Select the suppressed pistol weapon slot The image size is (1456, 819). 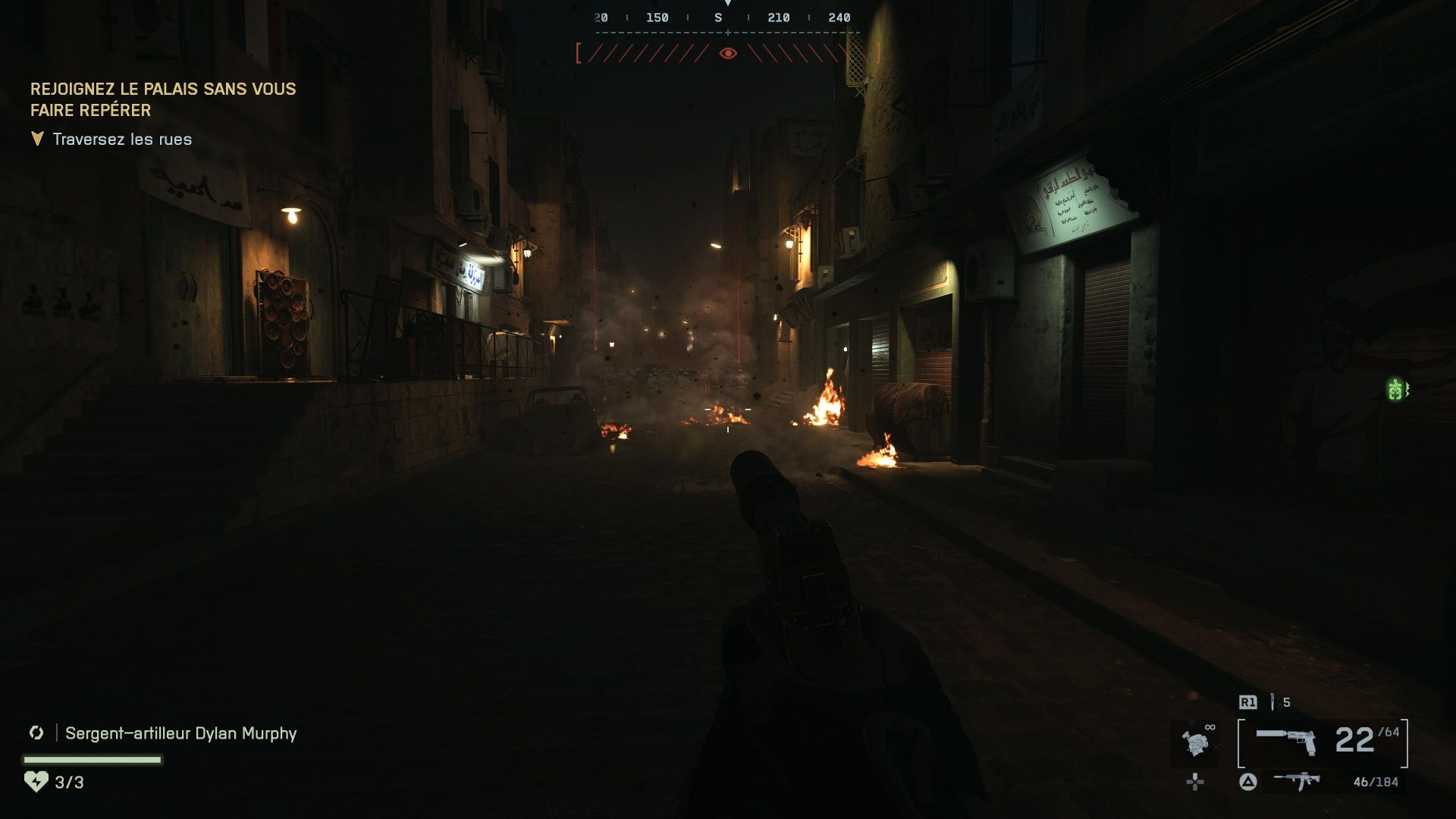[x=1286, y=742]
